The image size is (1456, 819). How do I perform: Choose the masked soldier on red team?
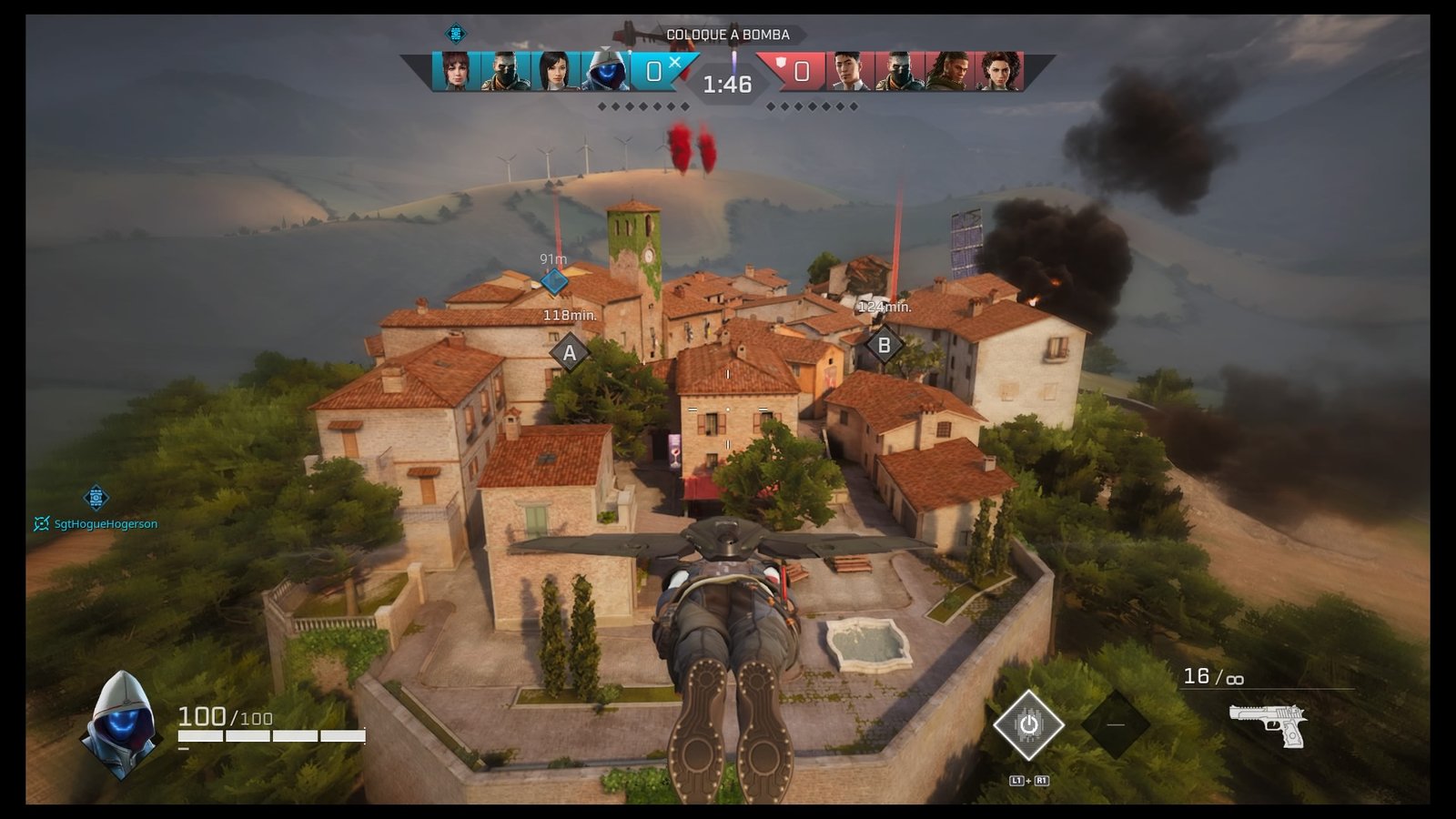[898, 71]
